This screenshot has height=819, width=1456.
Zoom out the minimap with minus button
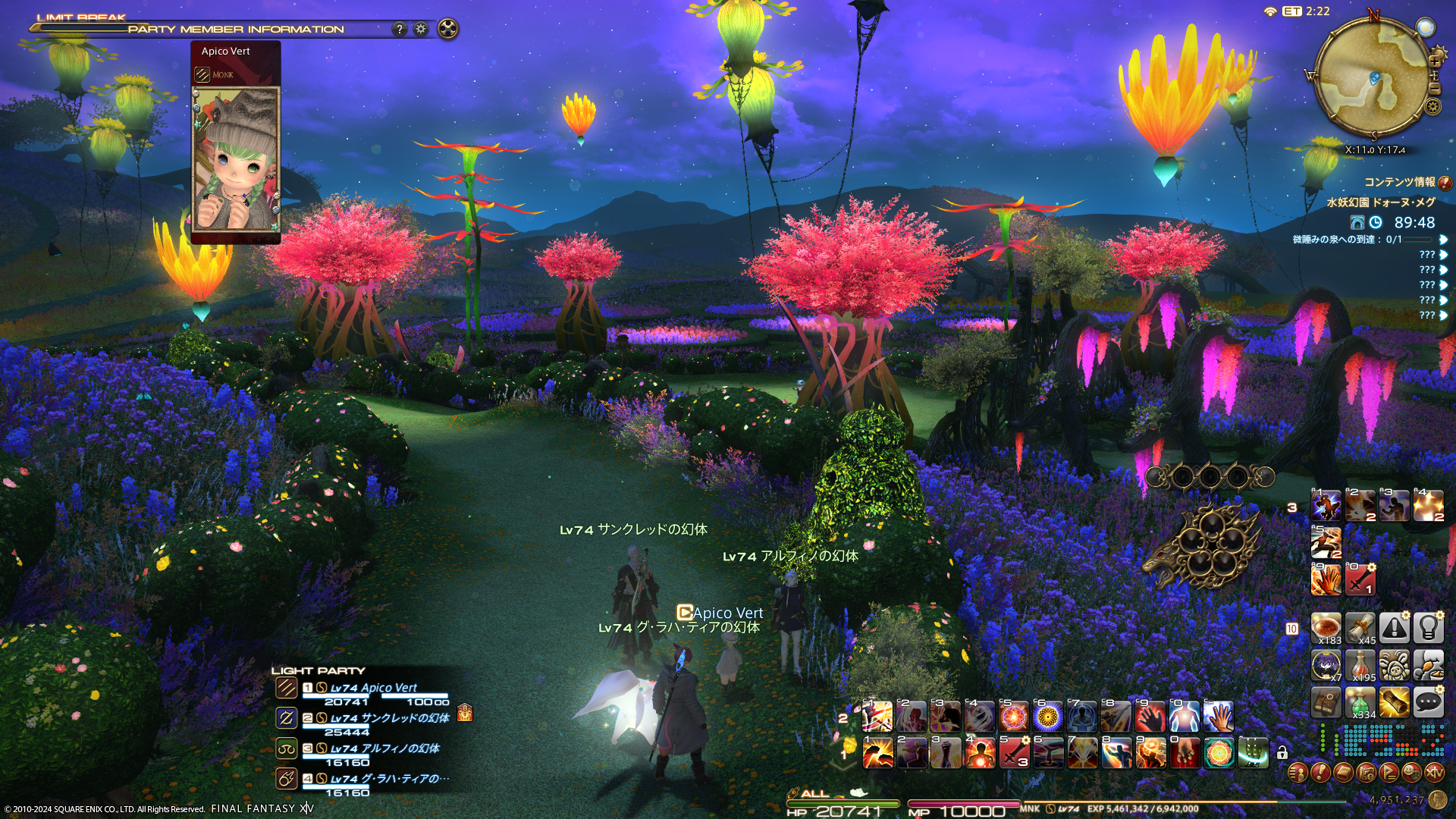click(x=1435, y=88)
